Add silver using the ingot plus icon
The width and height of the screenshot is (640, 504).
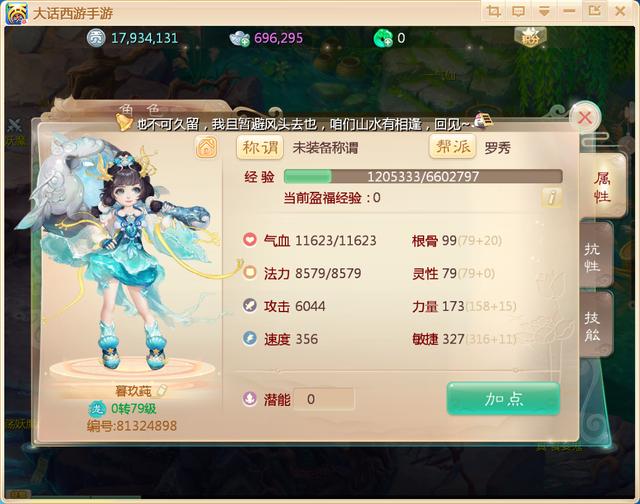pyautogui.click(x=241, y=38)
